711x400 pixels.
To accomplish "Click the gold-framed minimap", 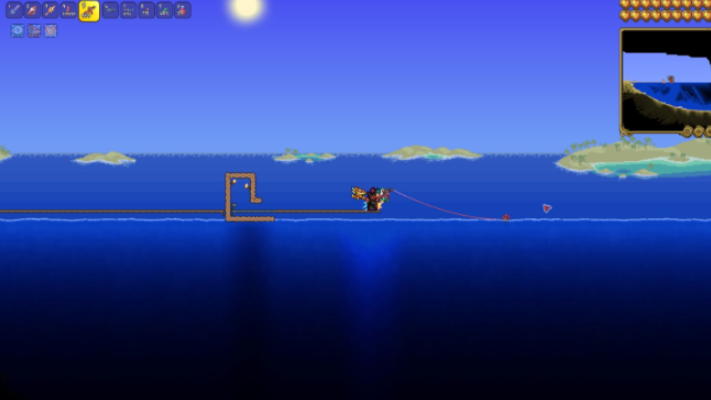I will (665, 80).
